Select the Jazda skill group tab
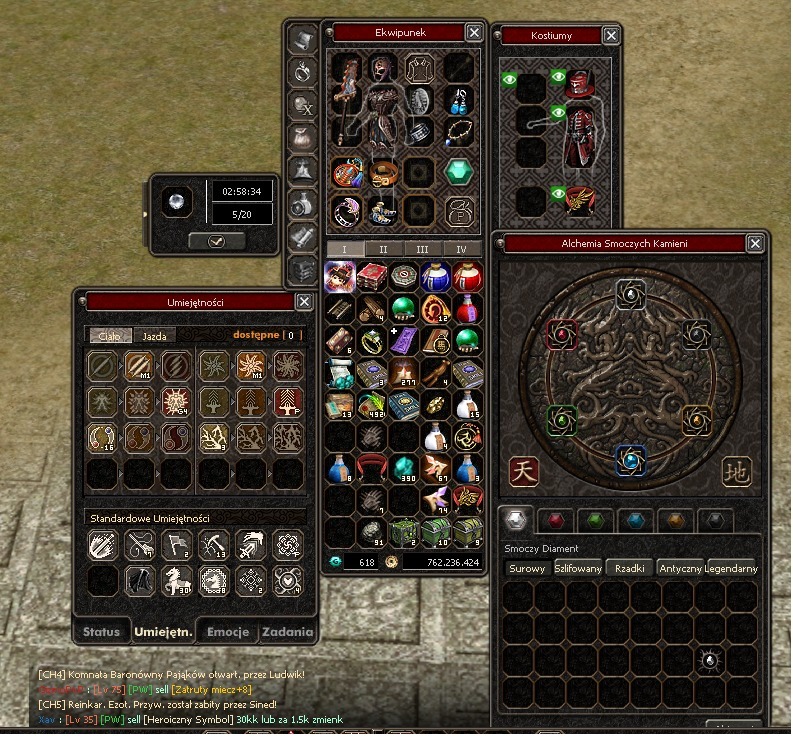The width and height of the screenshot is (793, 736). click(153, 336)
